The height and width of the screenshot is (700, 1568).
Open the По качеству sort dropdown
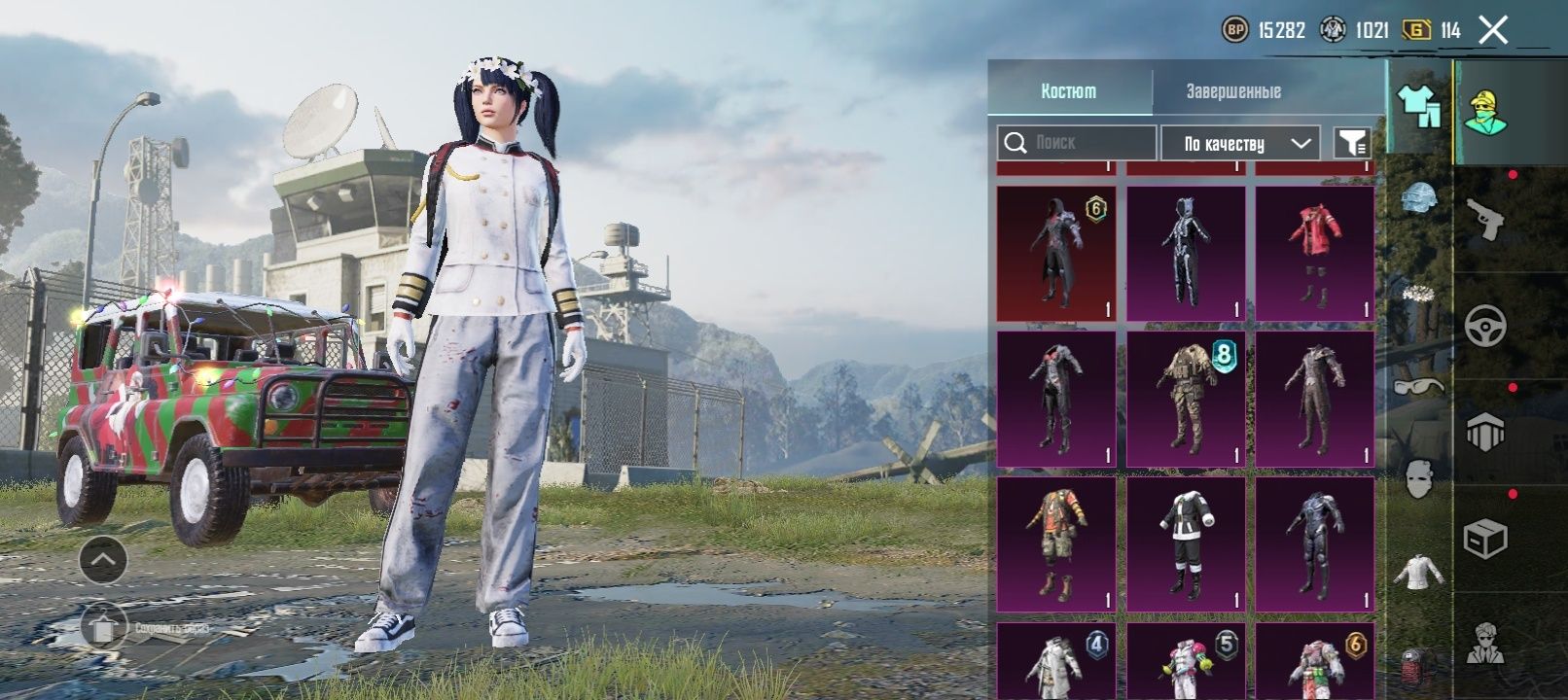click(1240, 144)
